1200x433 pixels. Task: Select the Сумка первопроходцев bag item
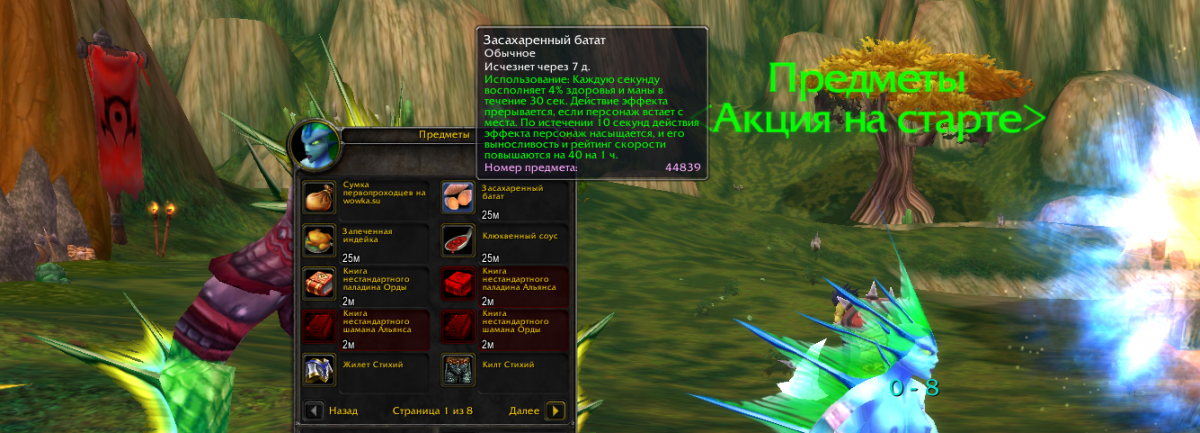coord(319,196)
